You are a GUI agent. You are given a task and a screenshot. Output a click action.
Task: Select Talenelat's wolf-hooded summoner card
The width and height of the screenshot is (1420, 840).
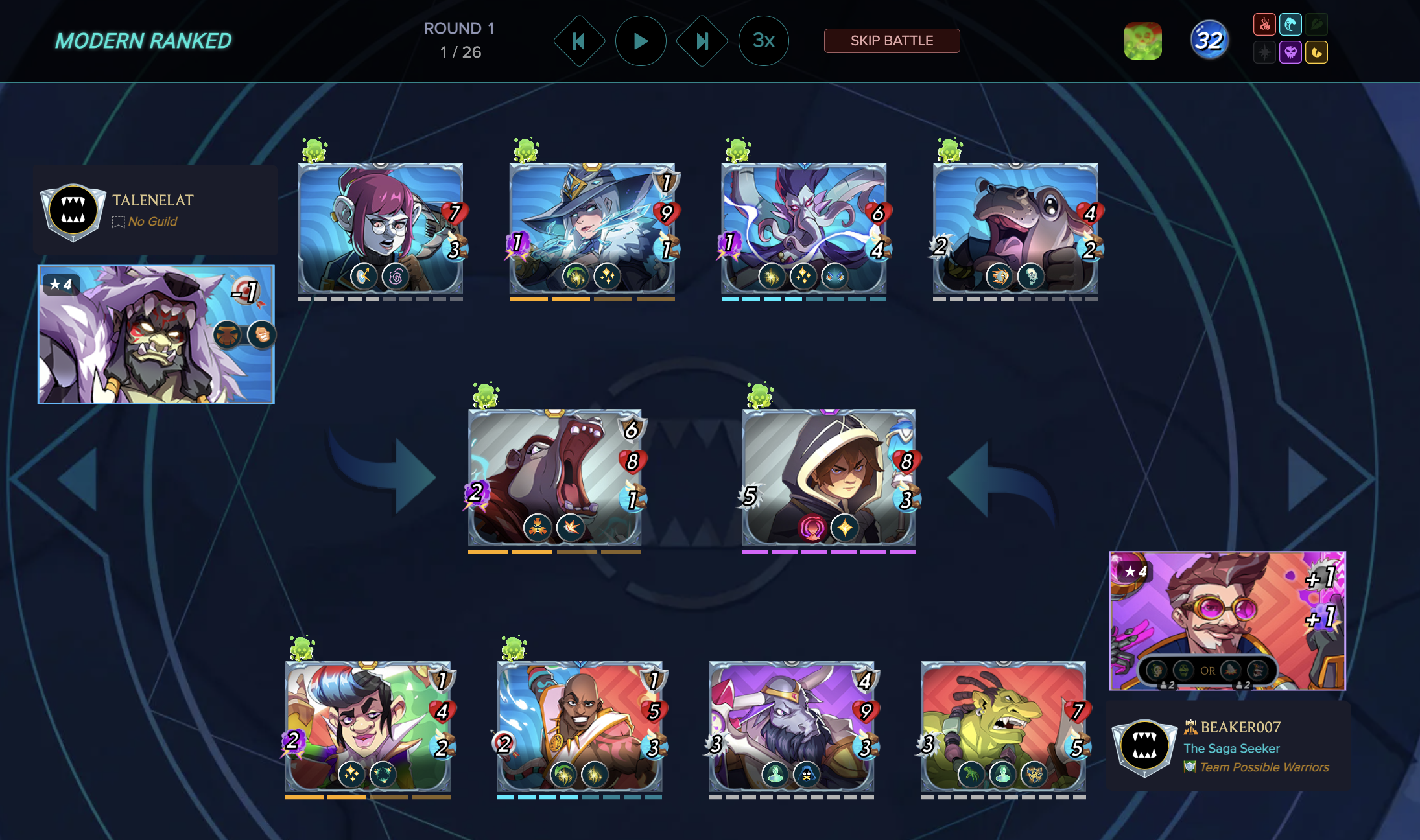(x=156, y=334)
